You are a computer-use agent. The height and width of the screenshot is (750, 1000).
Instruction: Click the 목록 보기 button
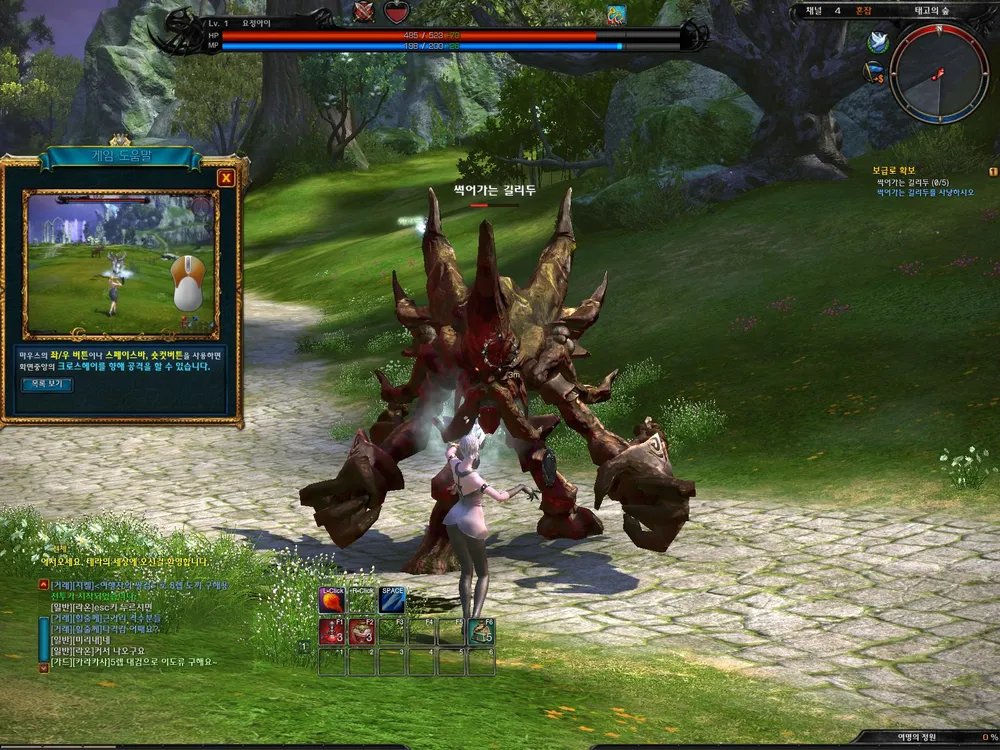point(47,384)
